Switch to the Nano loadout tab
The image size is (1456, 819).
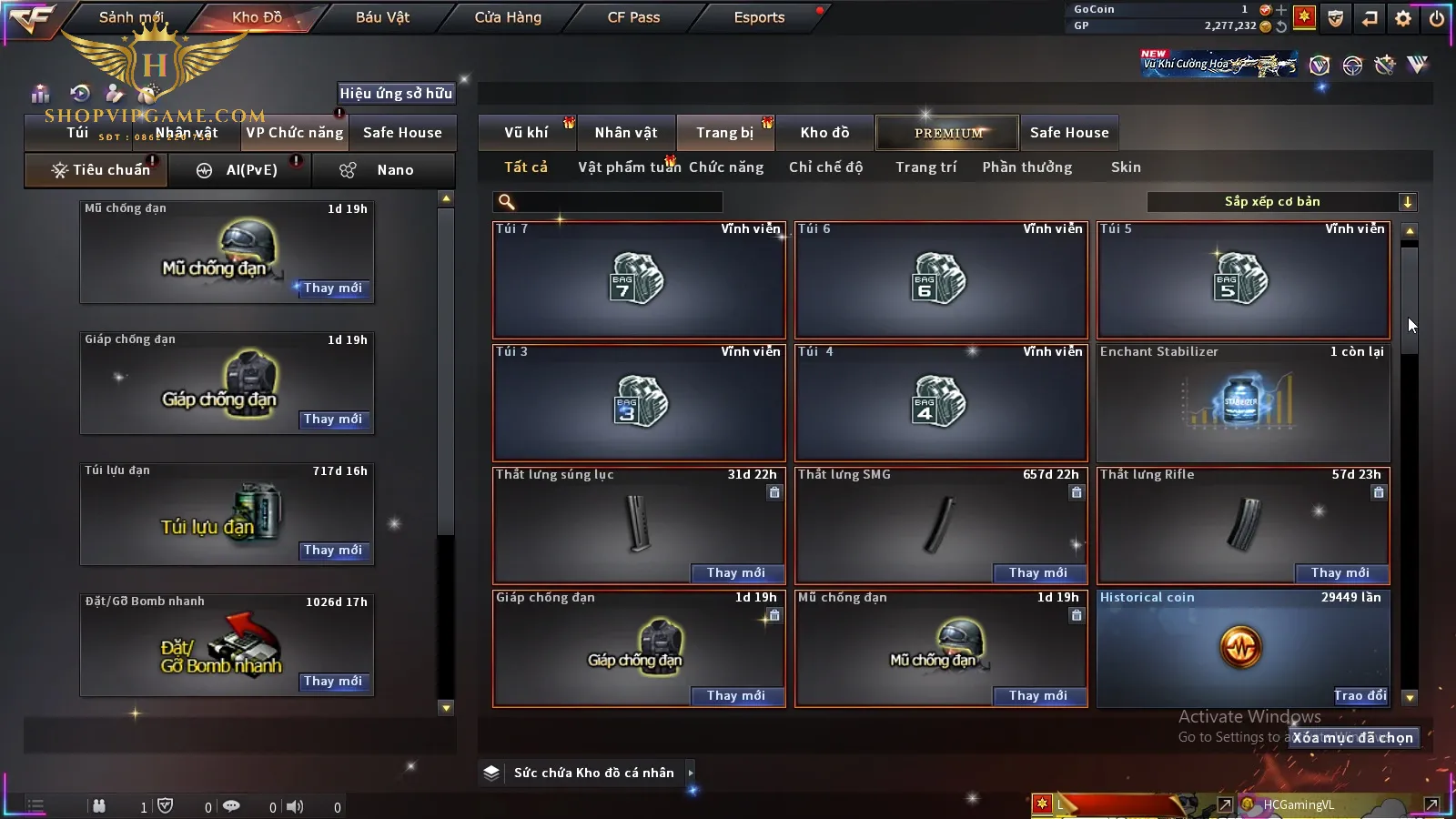click(384, 170)
